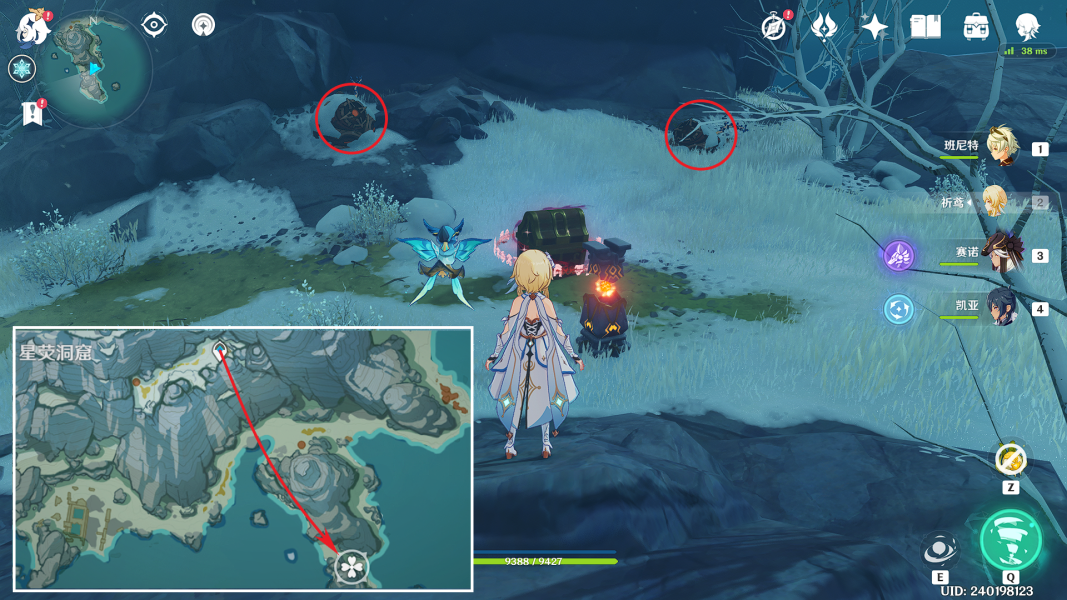The height and width of the screenshot is (600, 1067).
Task: Use the equipped gadget icon
Action: 1011,459
